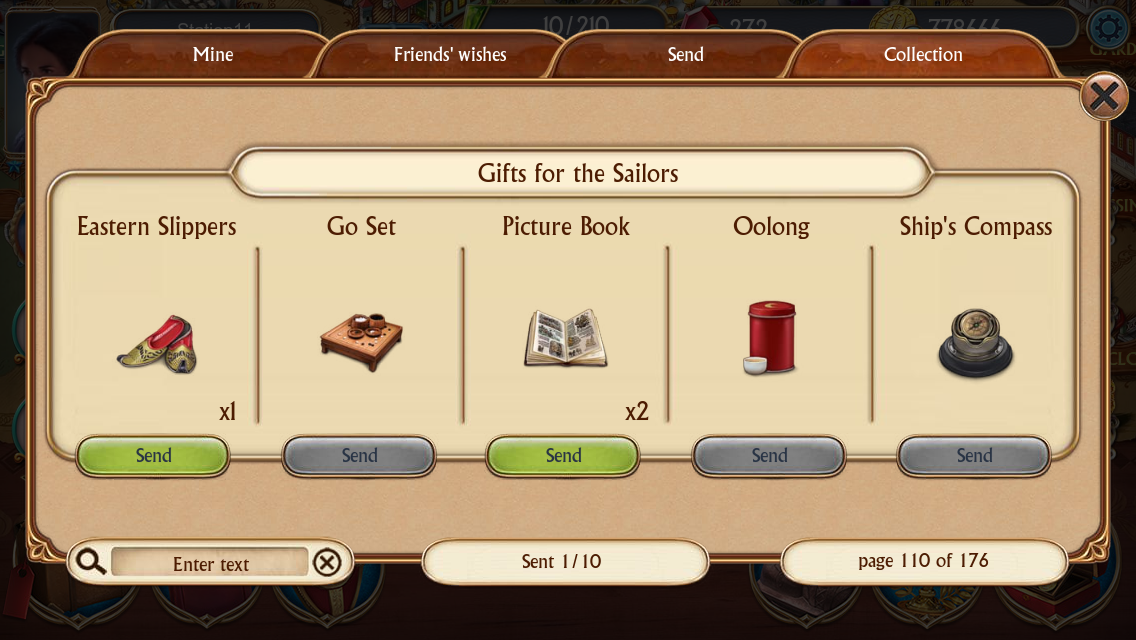Select the Picture Book item image
Screen dimensions: 1136x640
pos(566,339)
